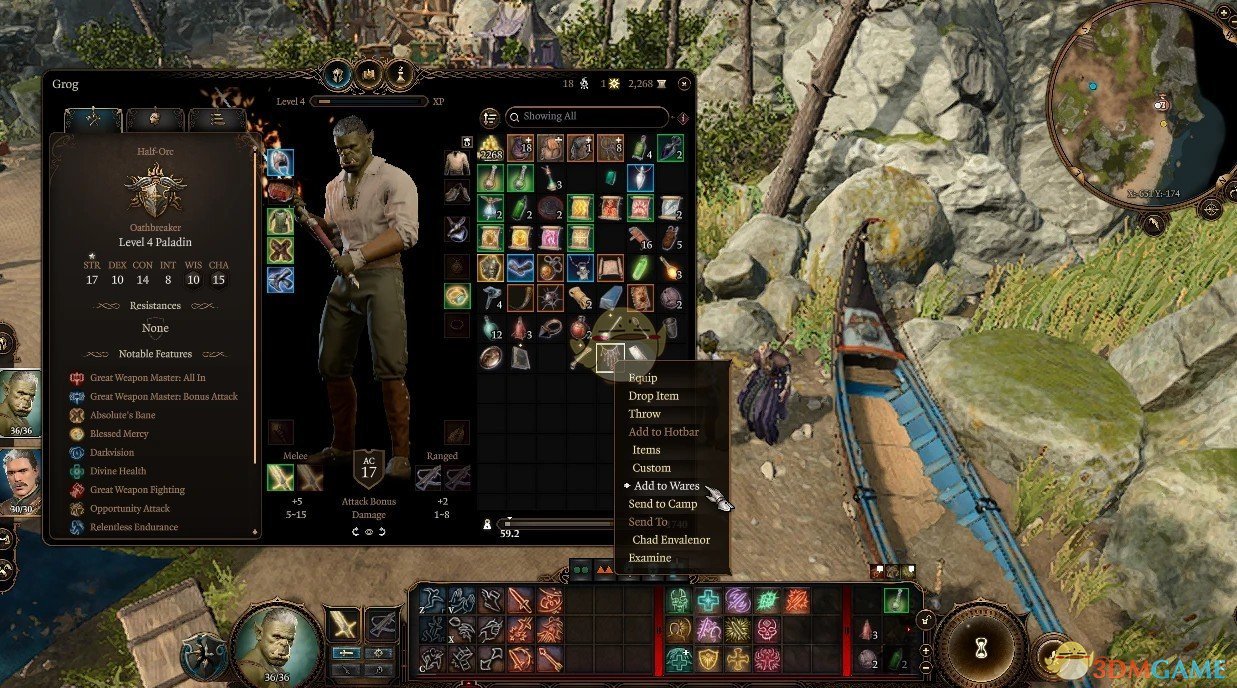
Task: Open the inventory sort options button
Action: [490, 118]
